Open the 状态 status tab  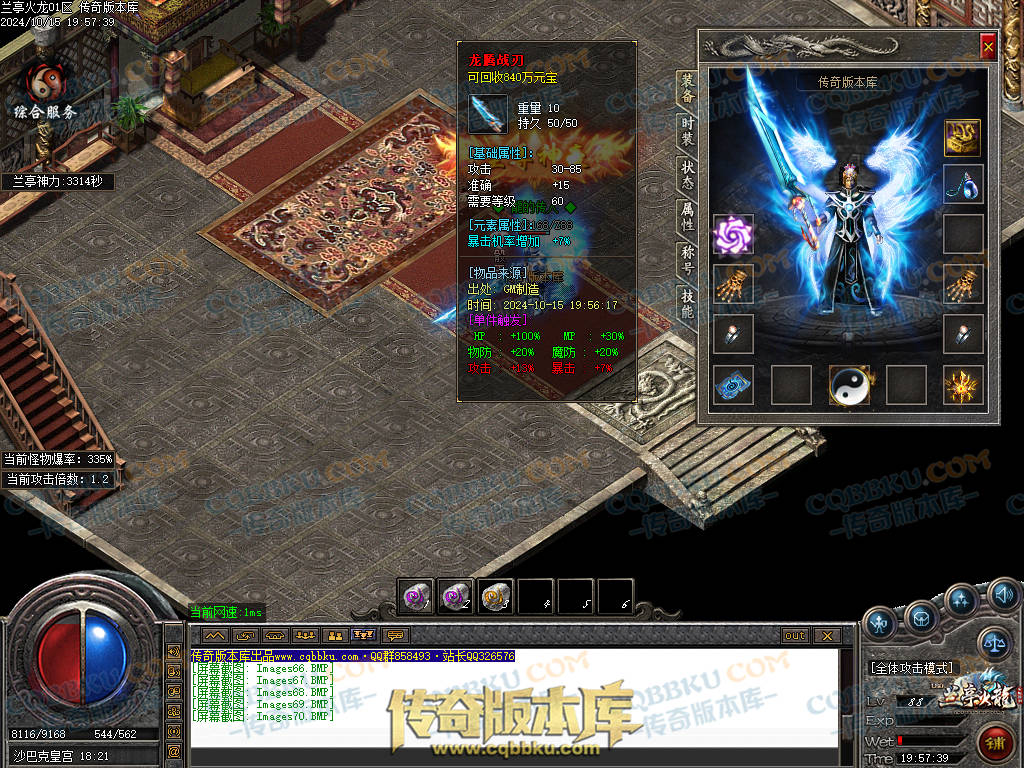click(688, 174)
